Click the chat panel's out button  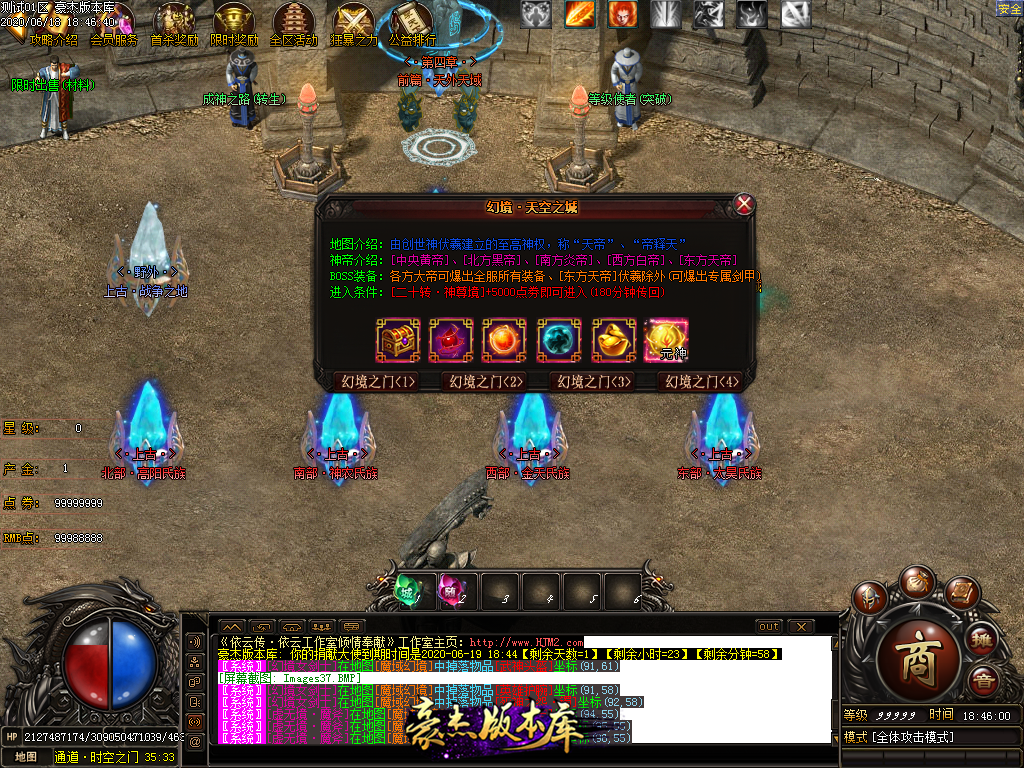(768, 627)
